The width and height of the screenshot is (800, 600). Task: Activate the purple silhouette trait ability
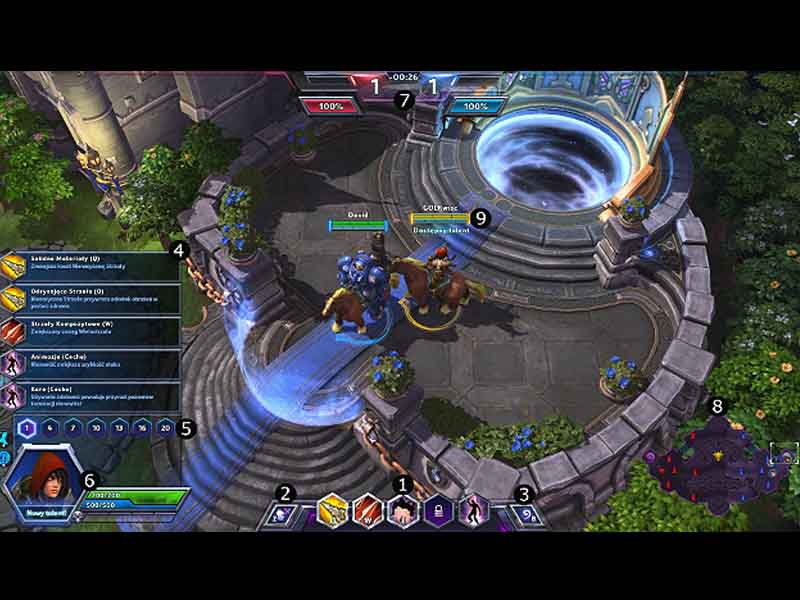click(473, 512)
